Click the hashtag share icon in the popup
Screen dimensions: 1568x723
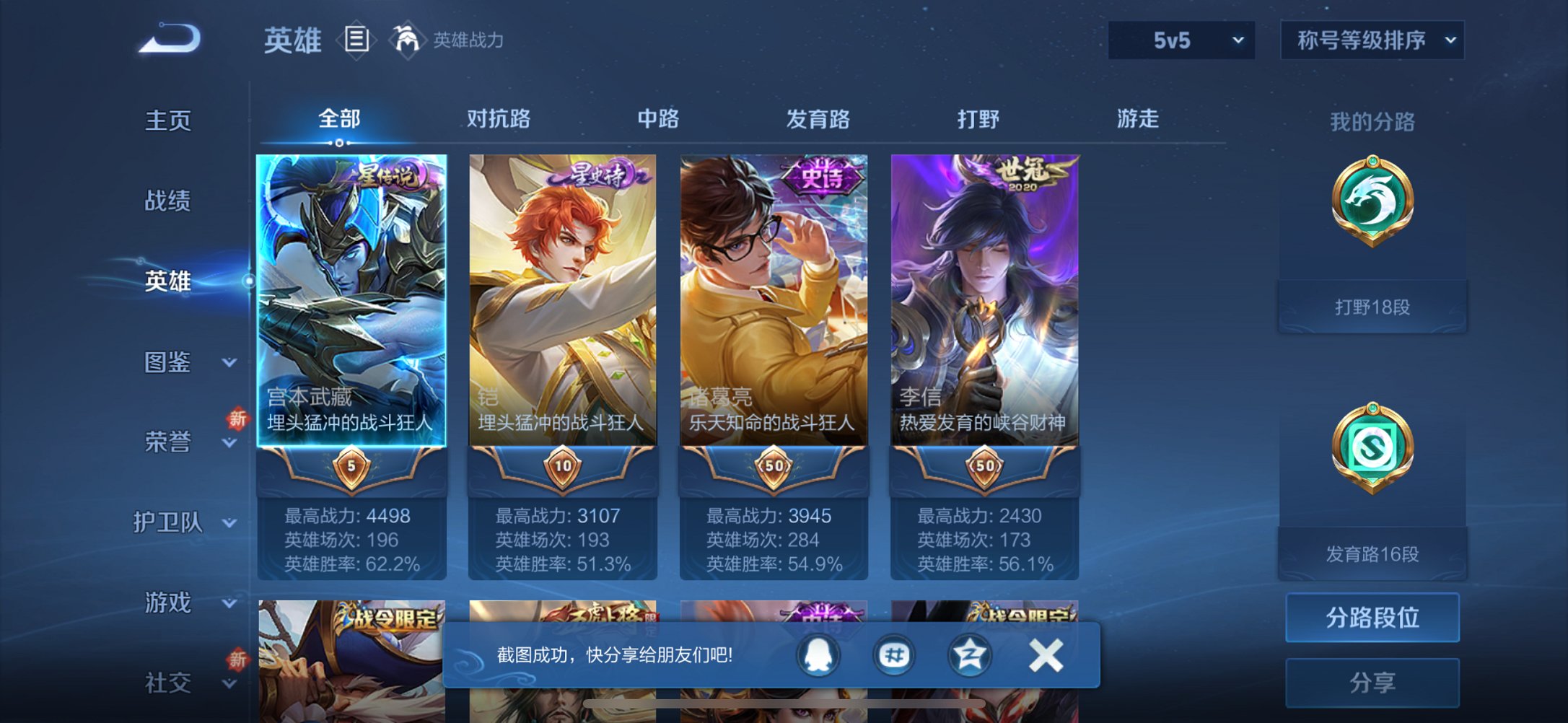[x=895, y=654]
